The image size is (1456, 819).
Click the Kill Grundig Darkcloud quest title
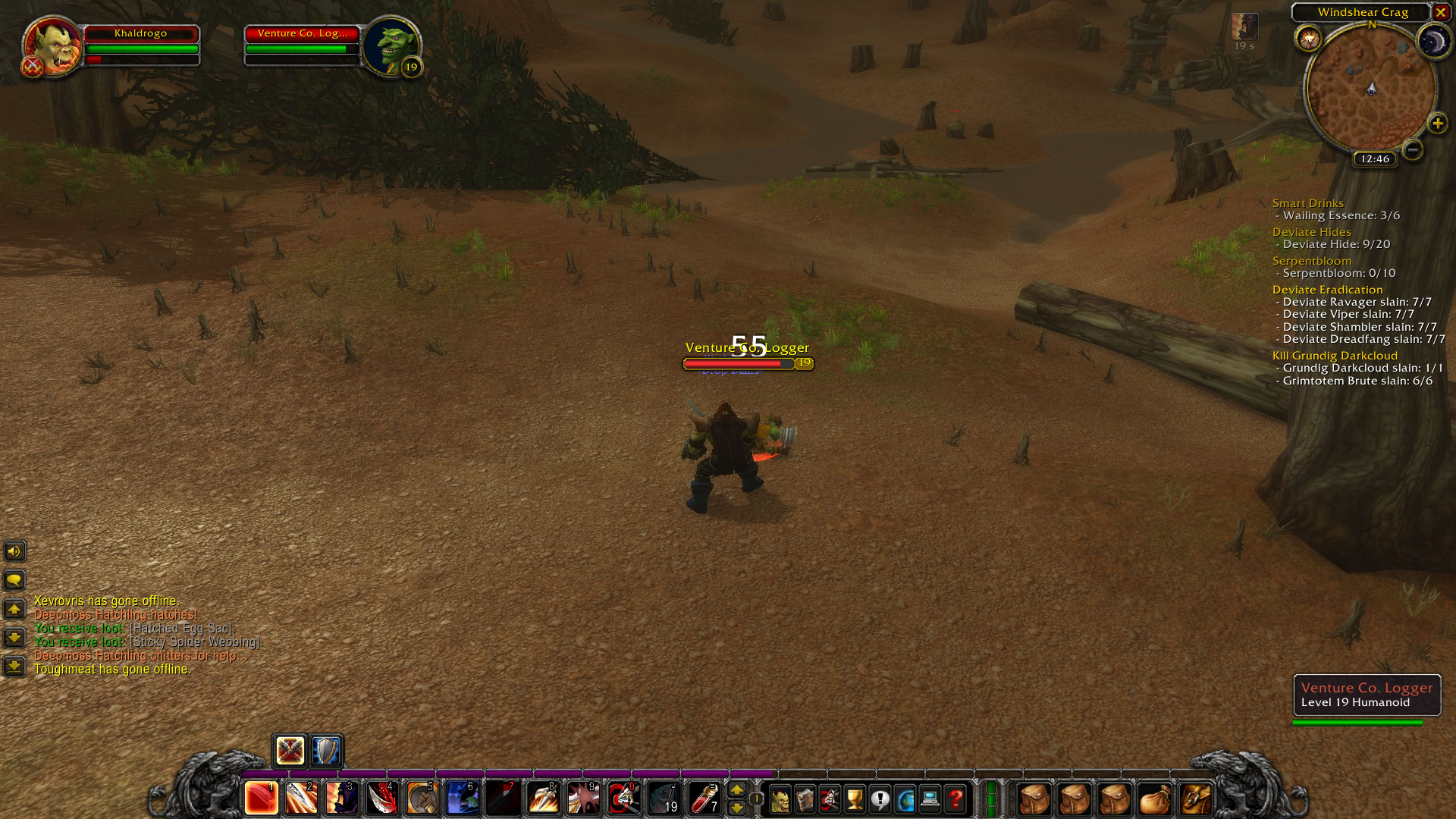click(1334, 355)
